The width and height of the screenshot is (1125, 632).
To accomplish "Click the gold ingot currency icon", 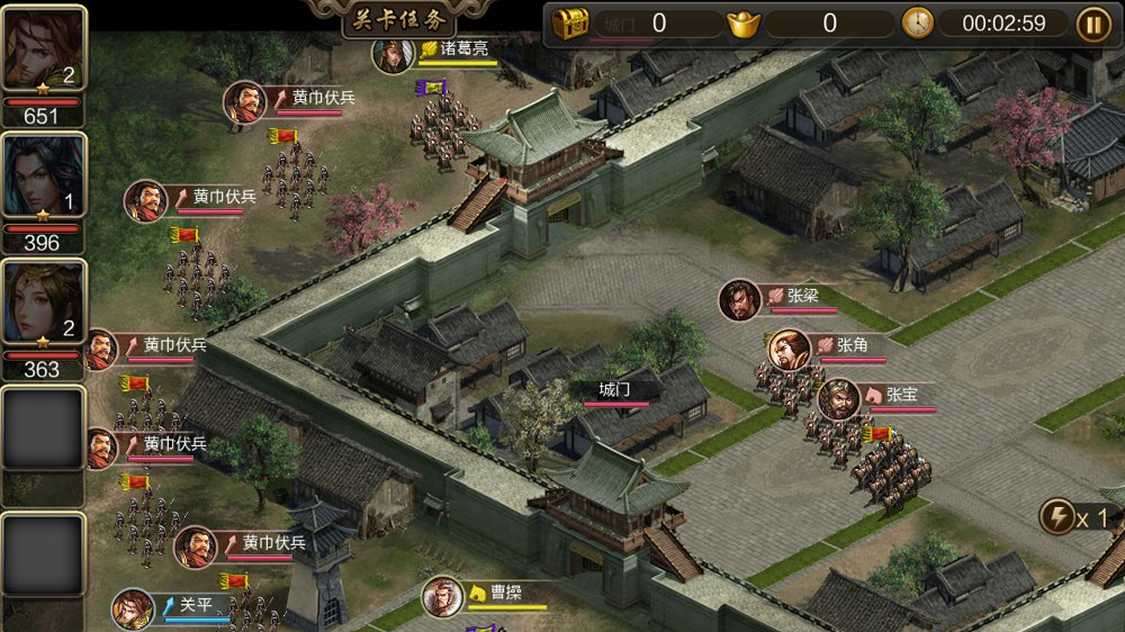I will pyautogui.click(x=743, y=24).
